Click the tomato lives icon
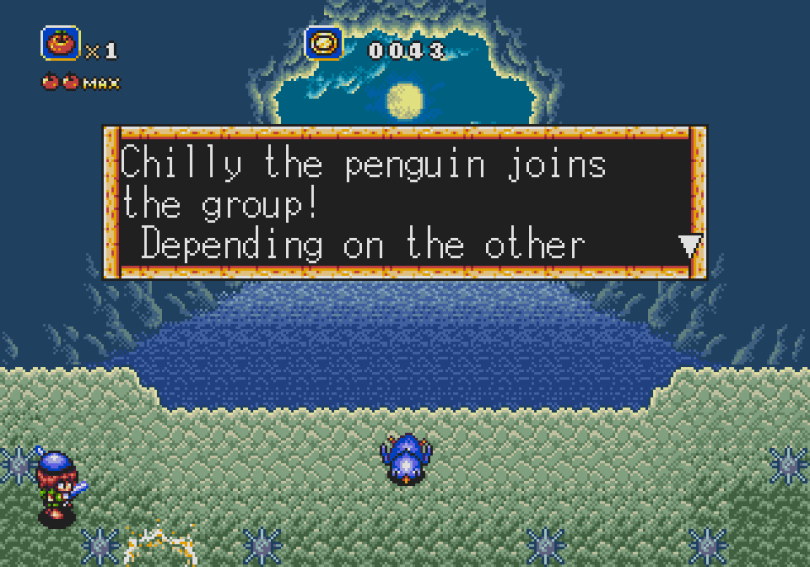This screenshot has height=567, width=810. 59,43
